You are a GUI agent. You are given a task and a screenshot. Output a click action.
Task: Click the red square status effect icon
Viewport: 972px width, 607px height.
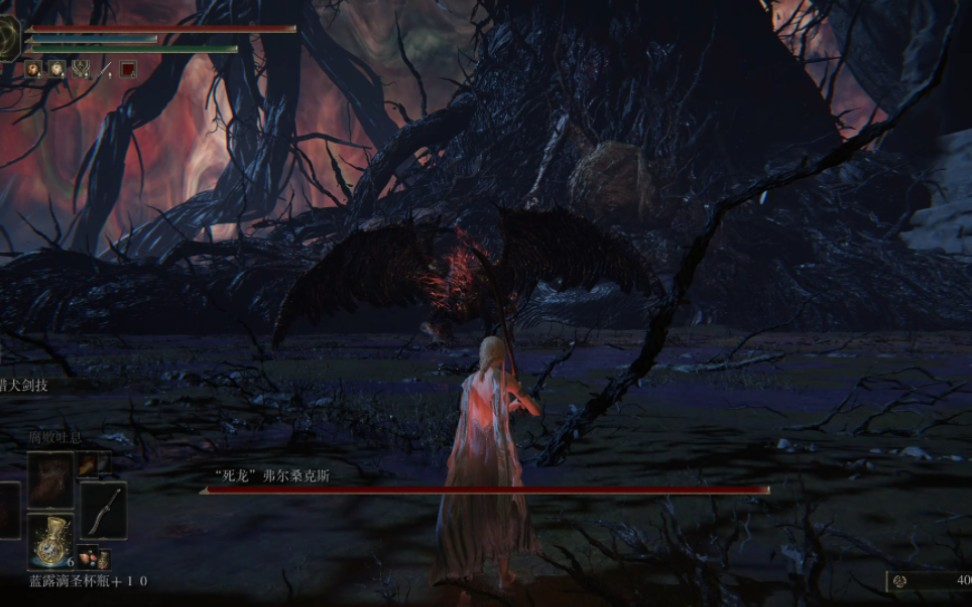click(128, 69)
